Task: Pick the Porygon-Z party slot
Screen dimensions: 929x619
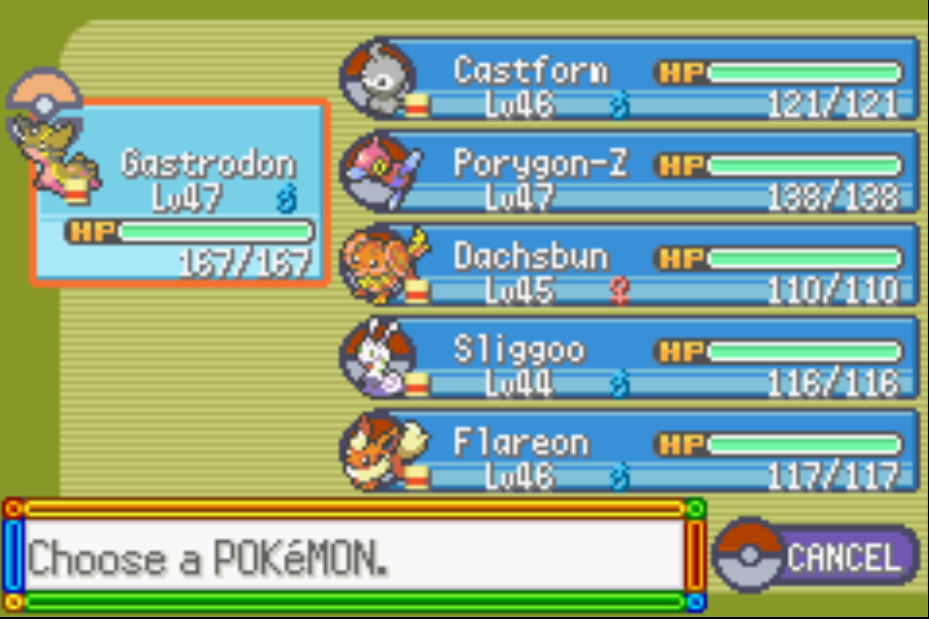Action: 640,173
